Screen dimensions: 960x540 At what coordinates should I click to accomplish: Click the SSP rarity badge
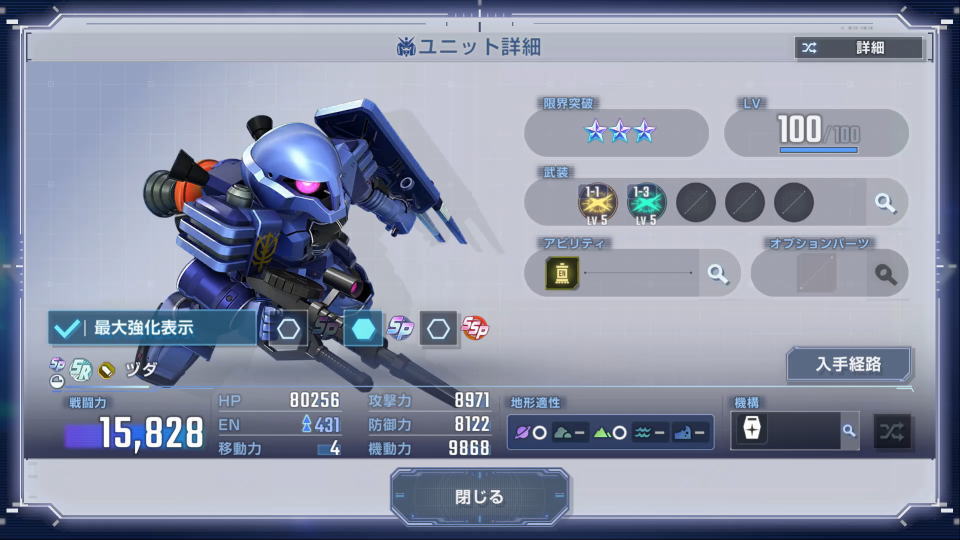474,327
